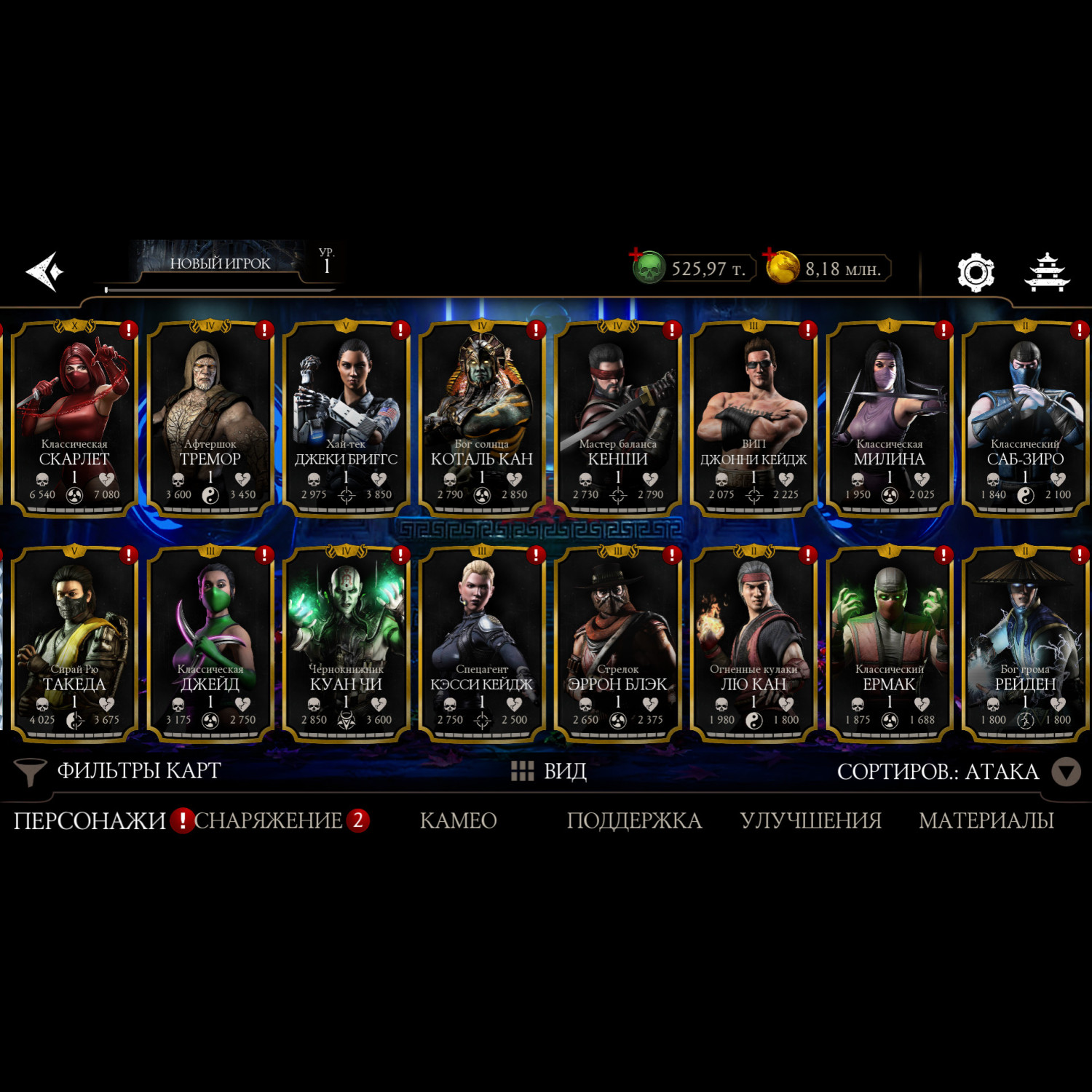Select the High-Tech Jacqui Briggs card

(x=346, y=417)
